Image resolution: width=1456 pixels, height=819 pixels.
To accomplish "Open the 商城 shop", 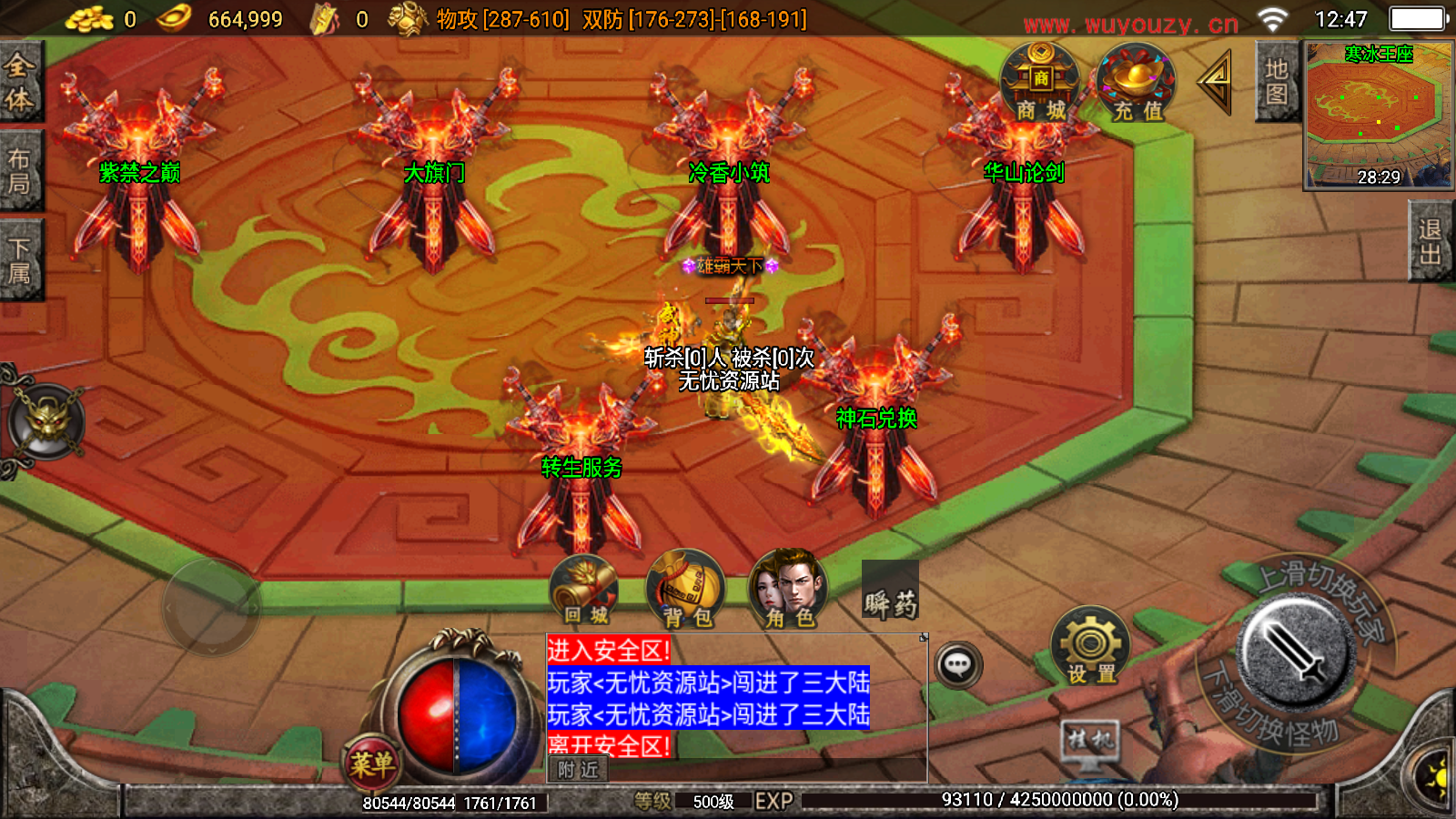I will click(1040, 84).
